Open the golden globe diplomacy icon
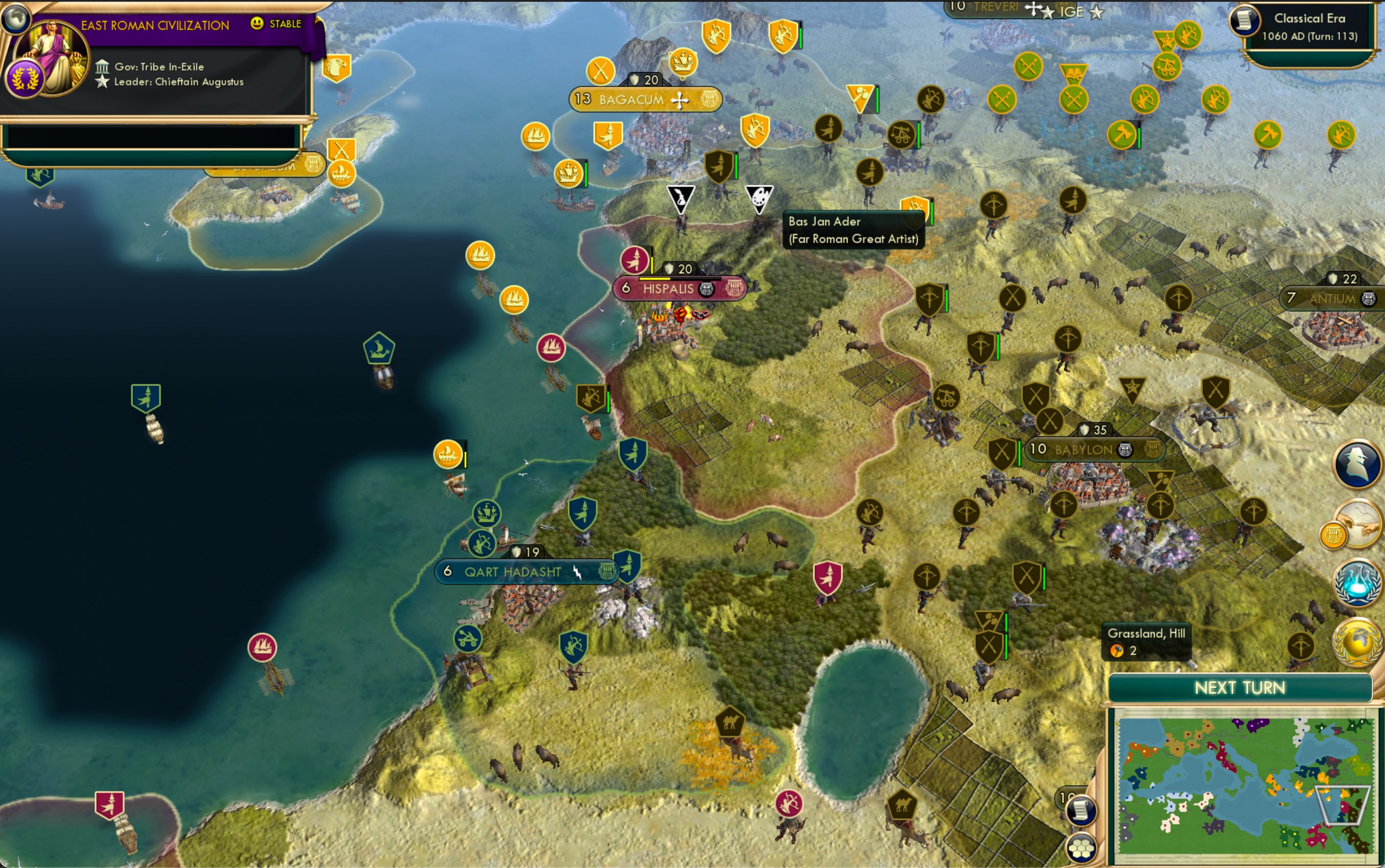Screen dimensions: 1385x868 tap(1358, 642)
